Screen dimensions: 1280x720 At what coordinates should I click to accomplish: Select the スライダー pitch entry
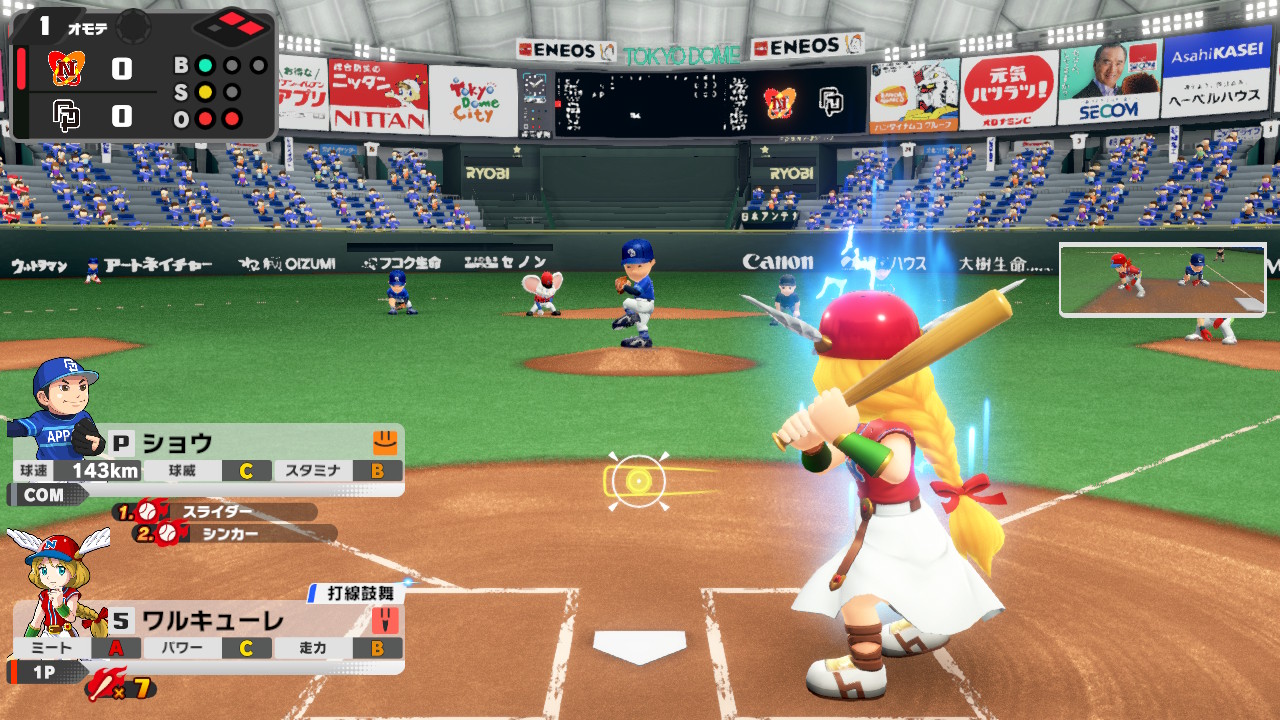(x=216, y=511)
